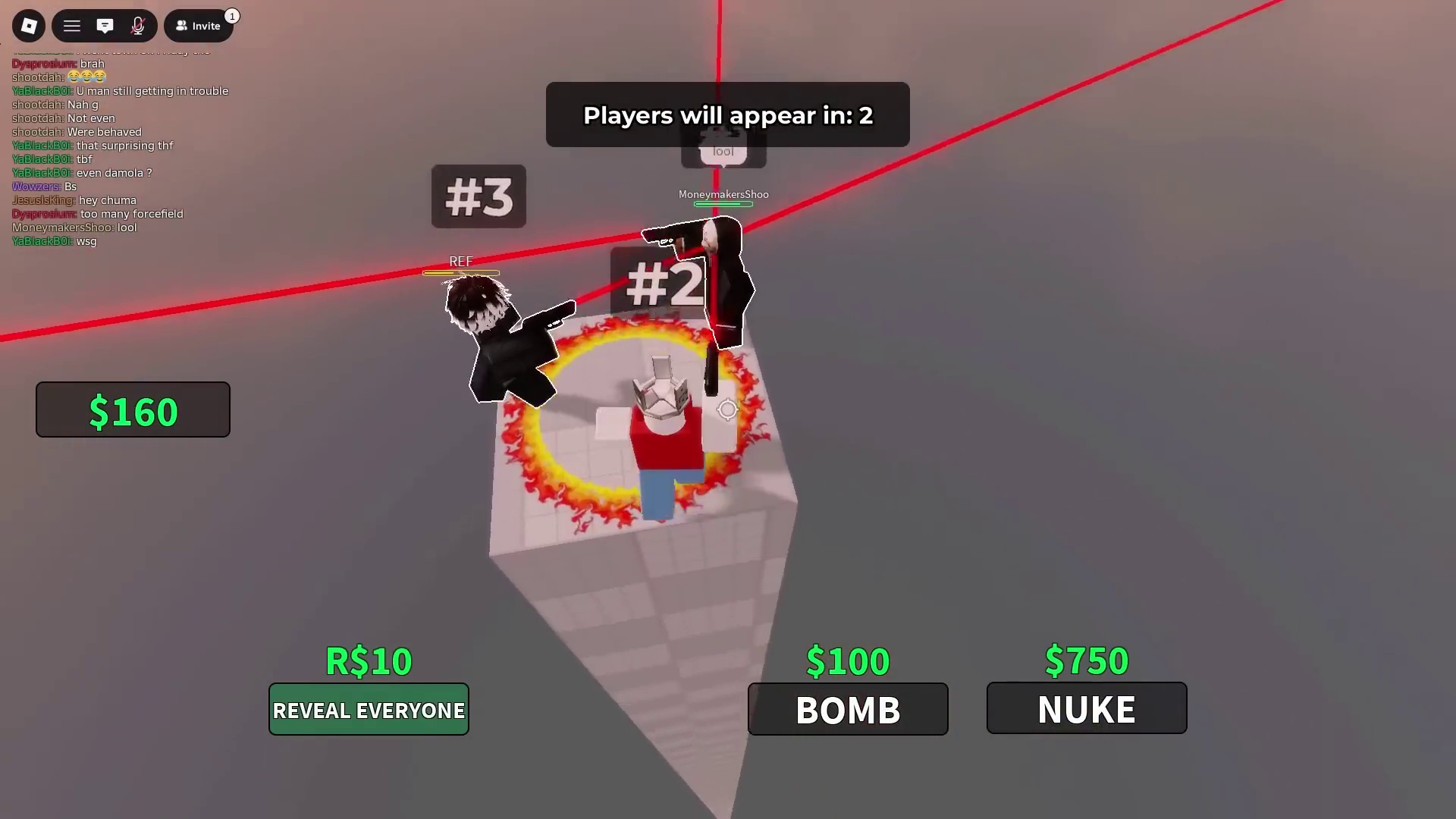This screenshot has width=1456, height=819.
Task: Click the Roblox logo icon
Action: [29, 25]
